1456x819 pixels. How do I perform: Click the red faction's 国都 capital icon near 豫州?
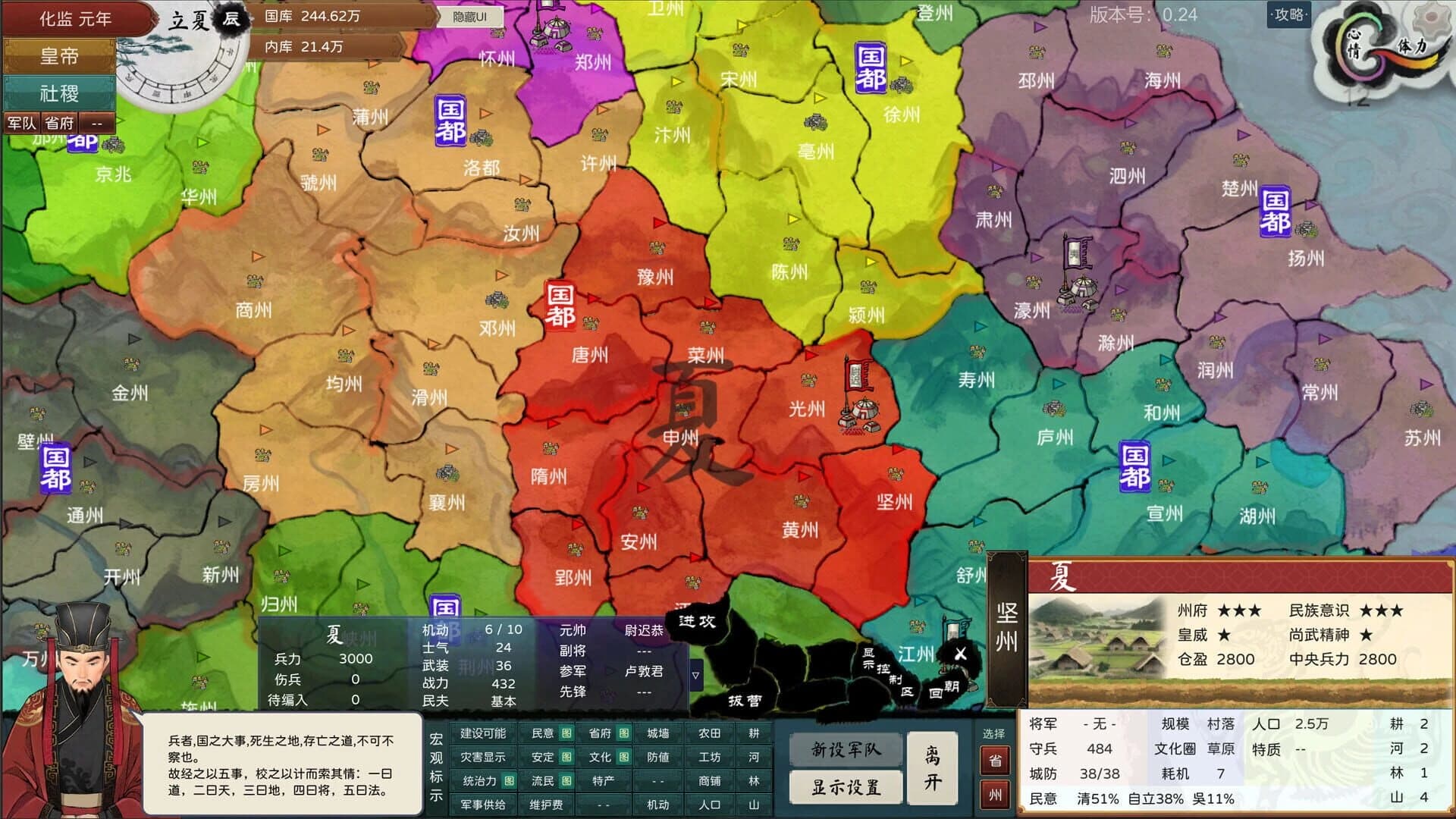pyautogui.click(x=561, y=305)
